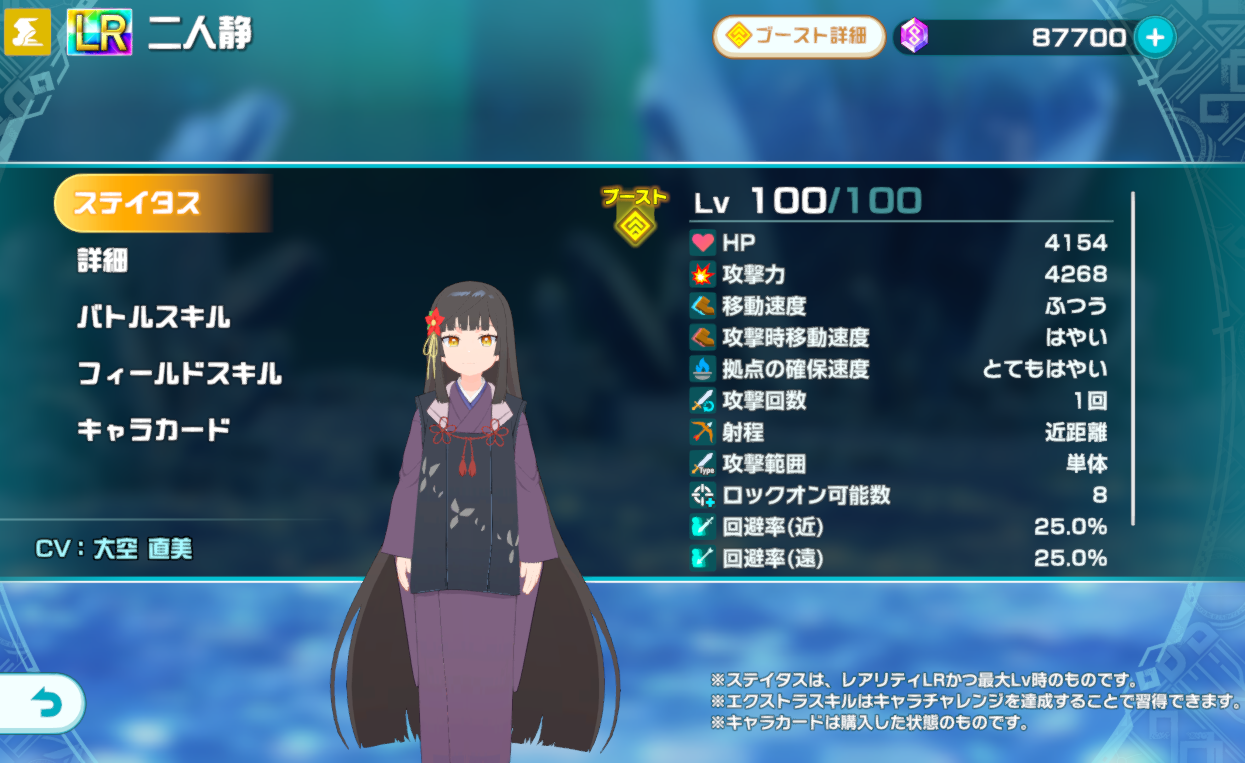
Task: Open ブースト詳細 boost details
Action: coord(798,37)
